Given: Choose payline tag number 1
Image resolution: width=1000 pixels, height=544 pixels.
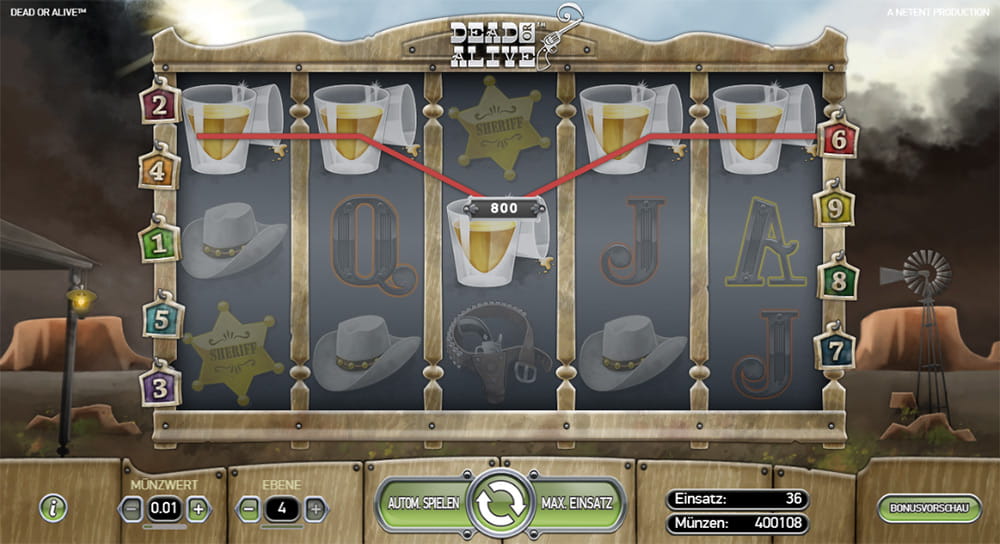Looking at the screenshot, I should pyautogui.click(x=159, y=242).
